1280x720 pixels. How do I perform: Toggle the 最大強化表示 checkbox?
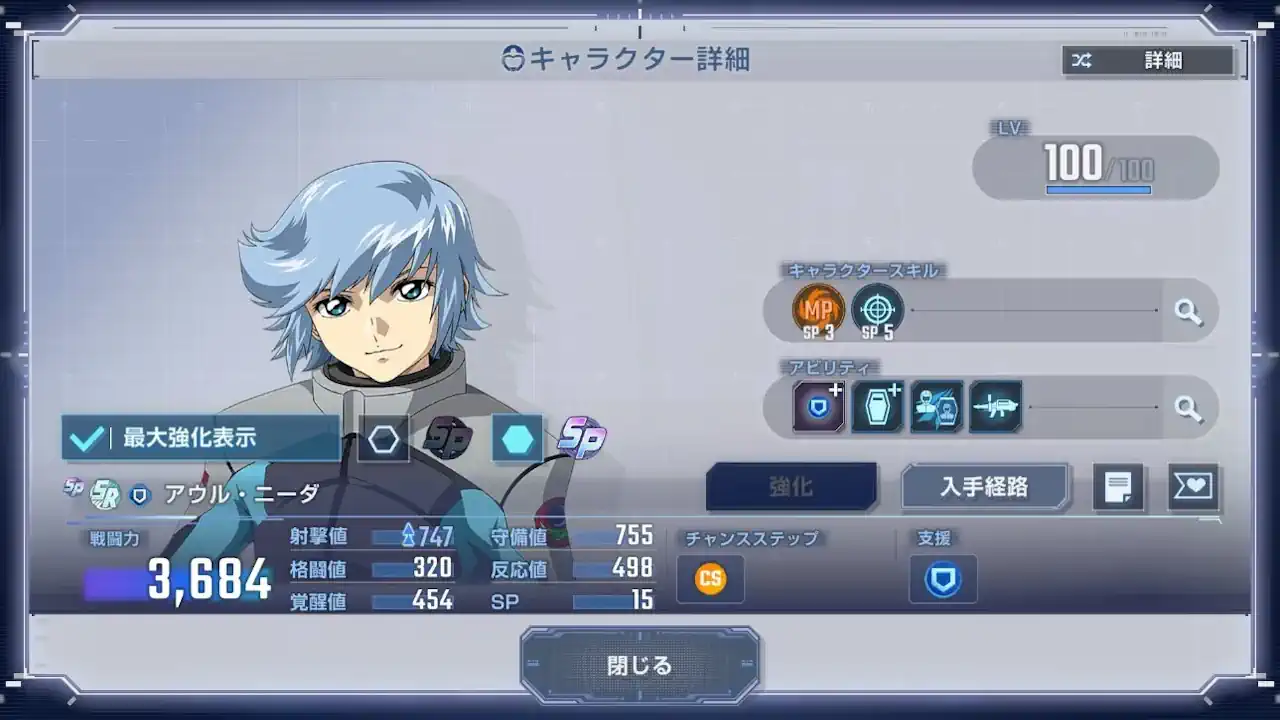88,438
